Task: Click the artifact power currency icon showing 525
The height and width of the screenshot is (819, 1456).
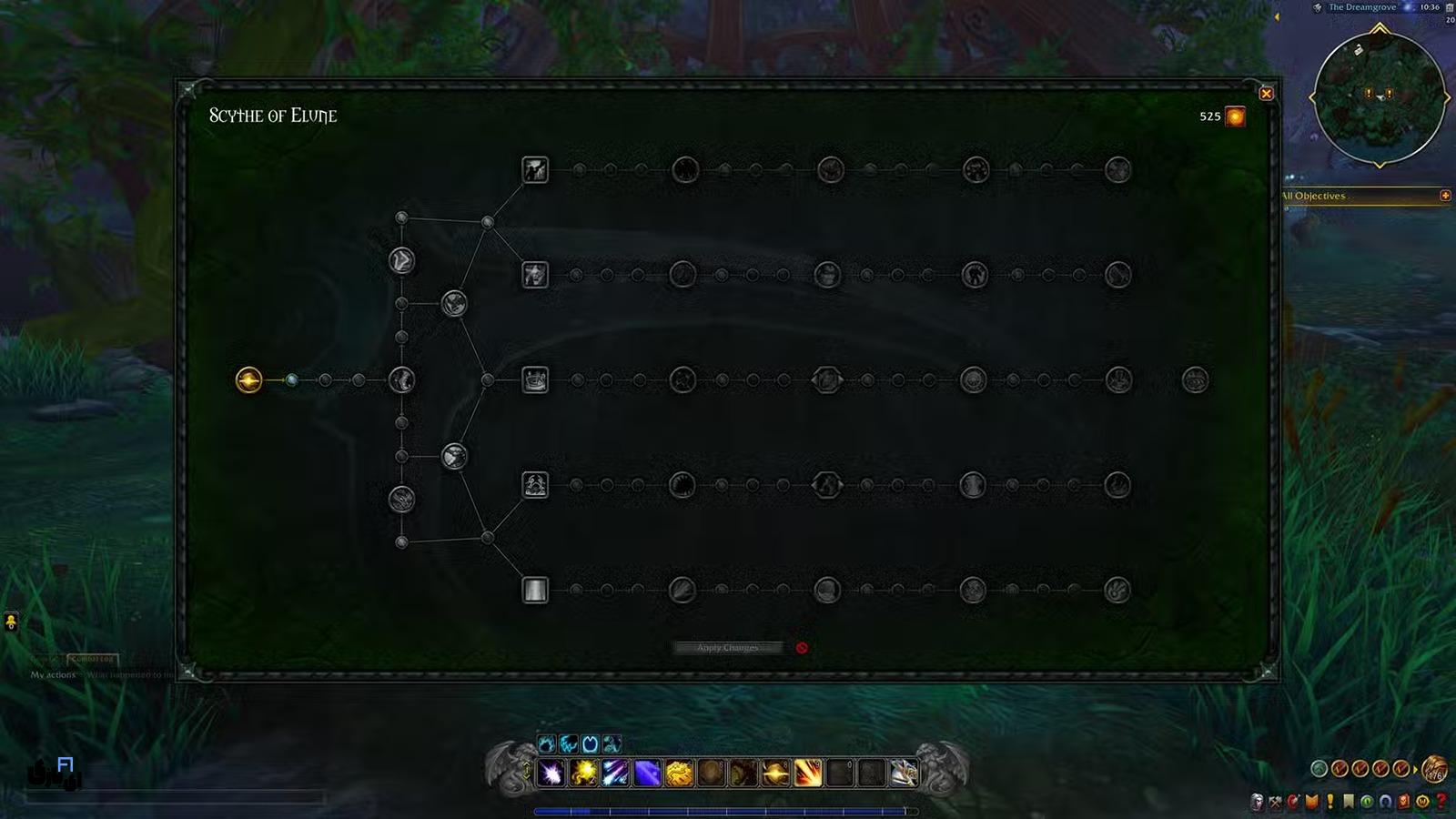Action: point(1235,116)
